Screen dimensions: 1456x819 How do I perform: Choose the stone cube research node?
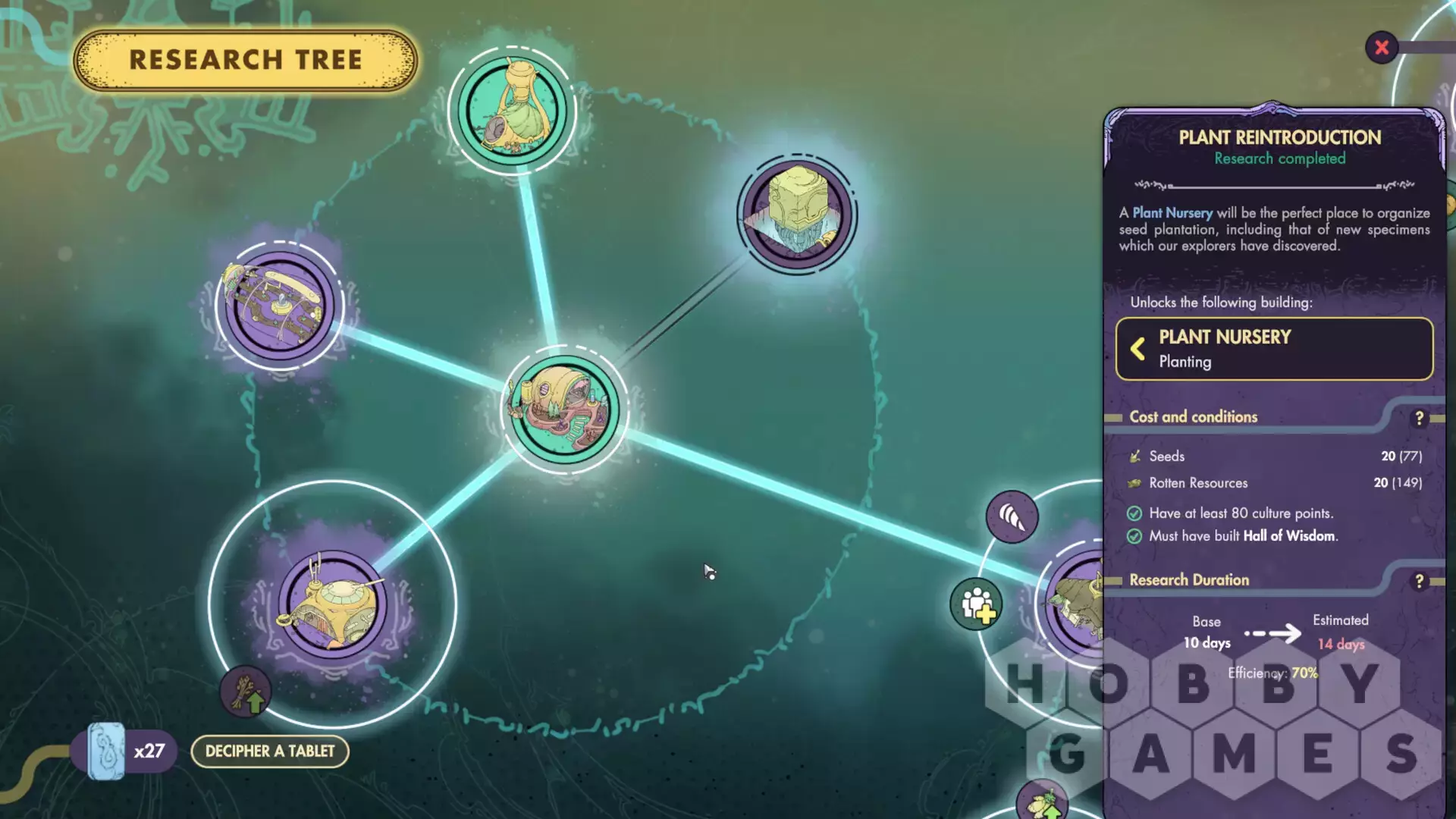[x=797, y=215]
